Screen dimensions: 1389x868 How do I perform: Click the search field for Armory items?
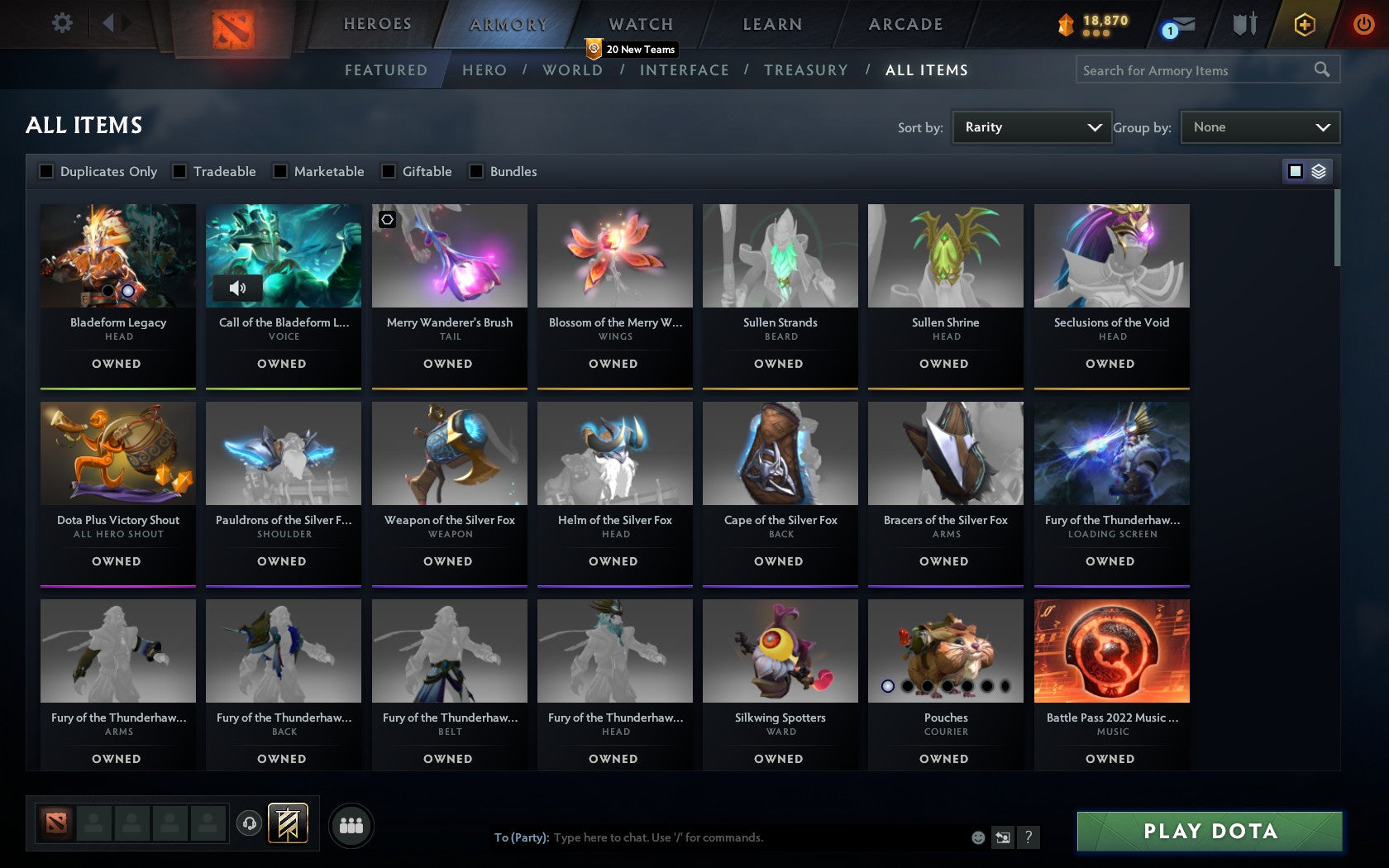[x=1191, y=70]
